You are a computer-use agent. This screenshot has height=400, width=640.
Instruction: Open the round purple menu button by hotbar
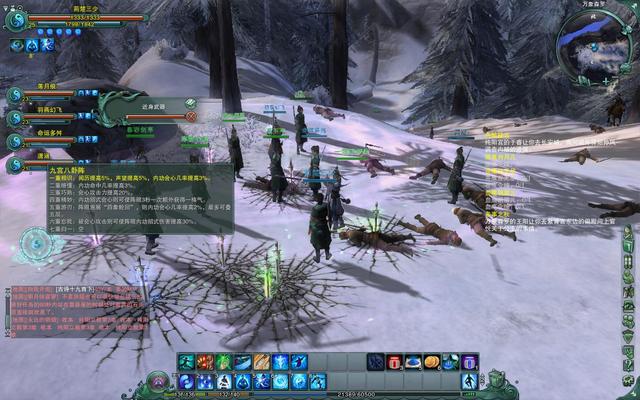click(158, 381)
